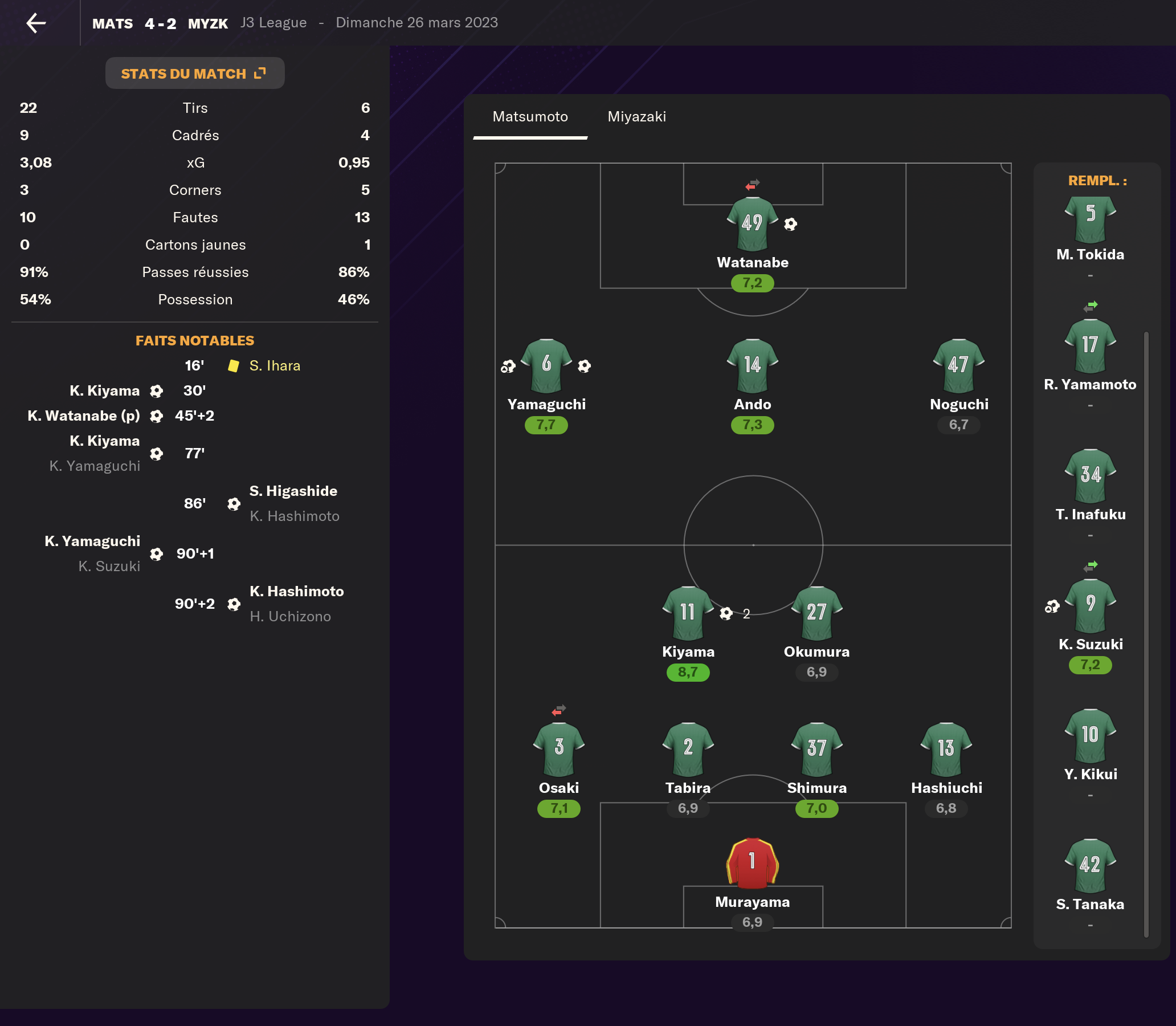Image resolution: width=1176 pixels, height=1026 pixels.
Task: Select Osaki's number 3 shirt
Action: [558, 748]
